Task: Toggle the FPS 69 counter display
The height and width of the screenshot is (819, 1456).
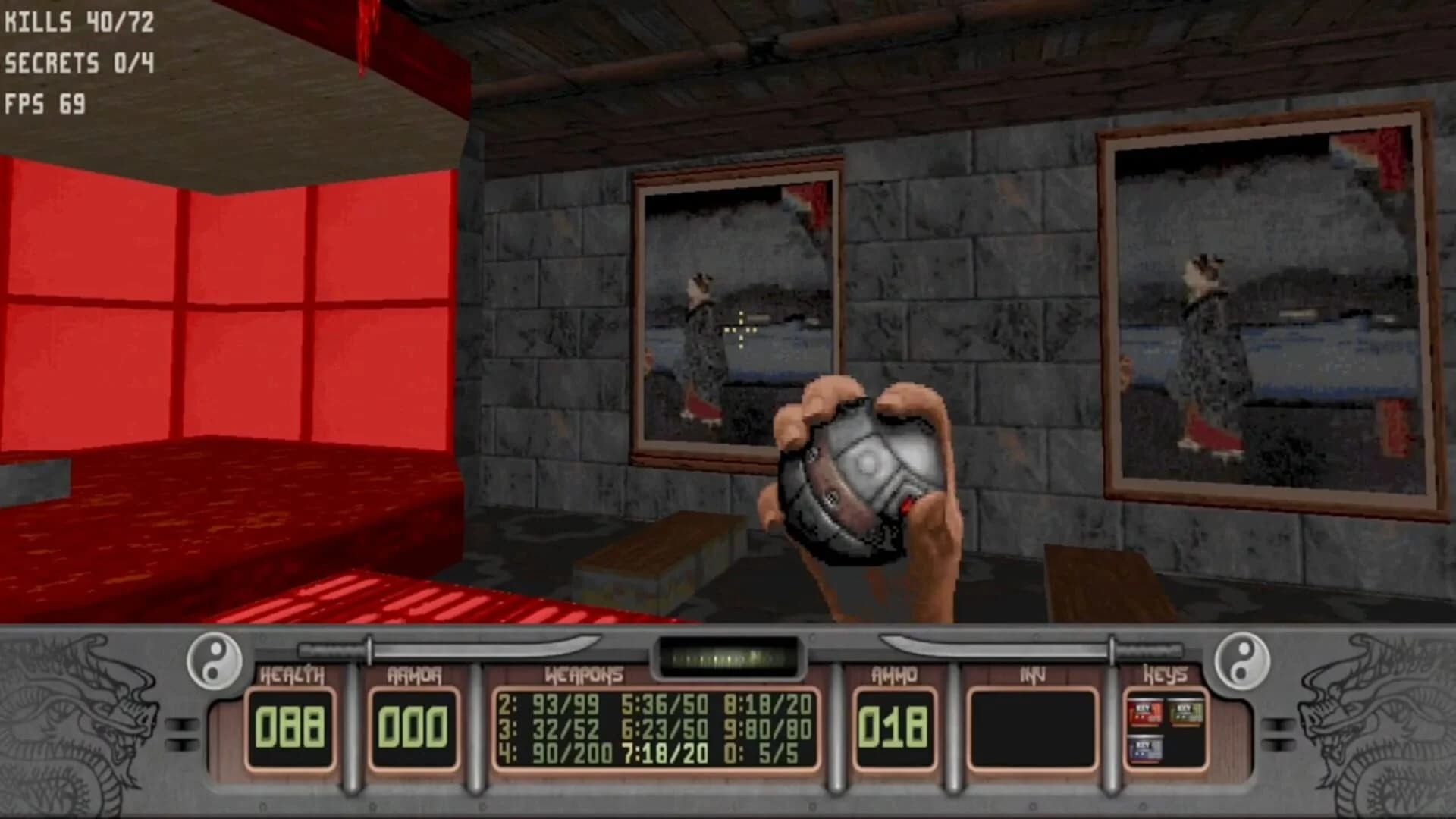Action: [x=45, y=102]
